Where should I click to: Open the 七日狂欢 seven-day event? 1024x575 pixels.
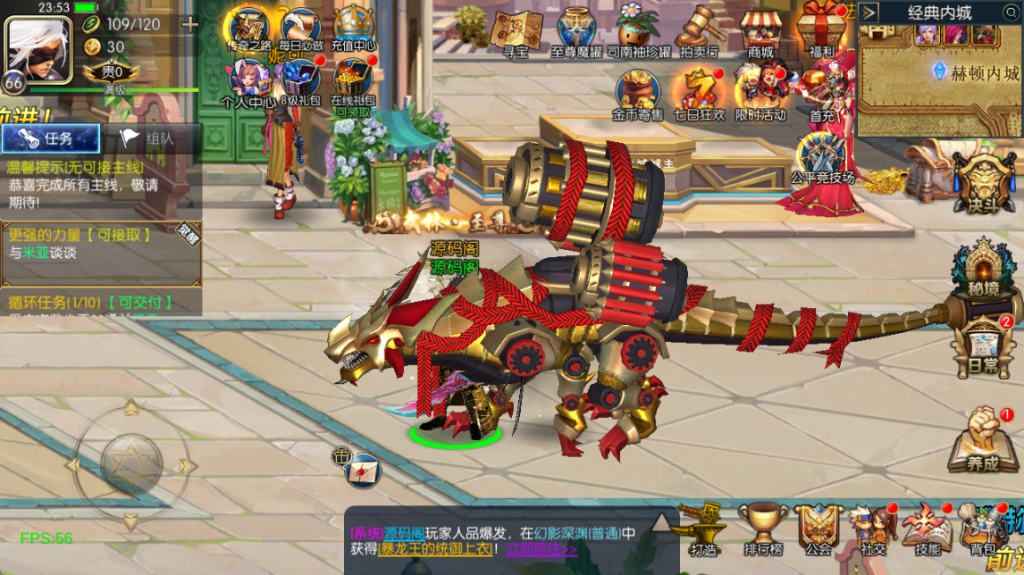click(700, 92)
